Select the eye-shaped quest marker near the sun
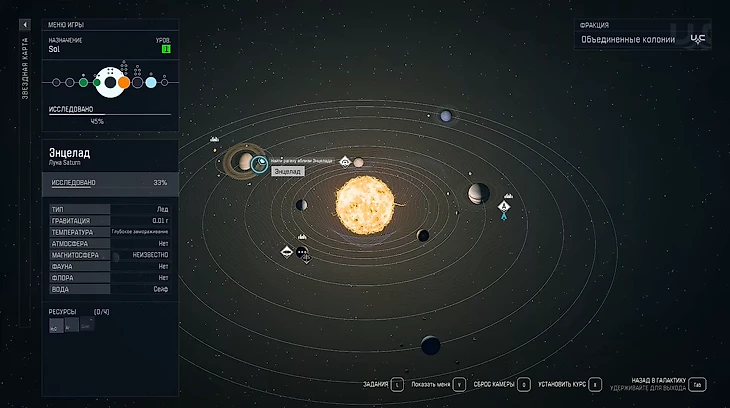The width and height of the screenshot is (730, 408). click(x=345, y=161)
